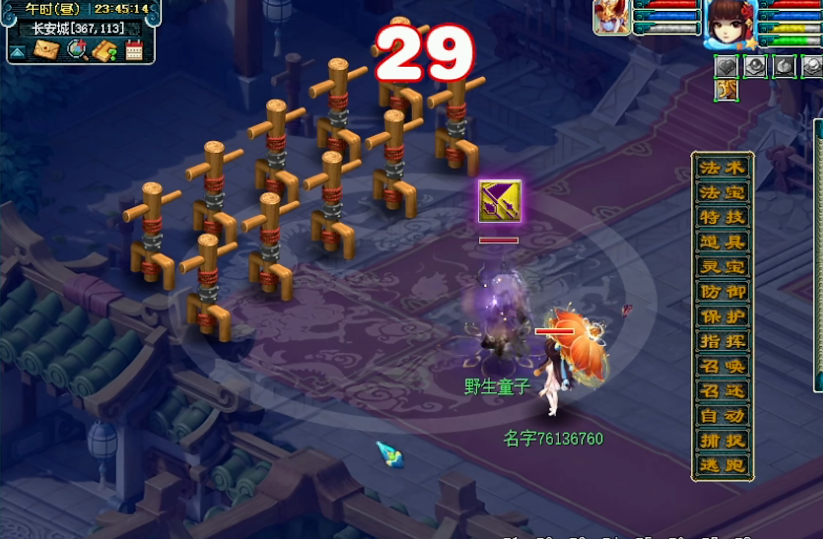Choose the 保护 (Protect) command
This screenshot has height=539, width=823.
pyautogui.click(x=722, y=316)
